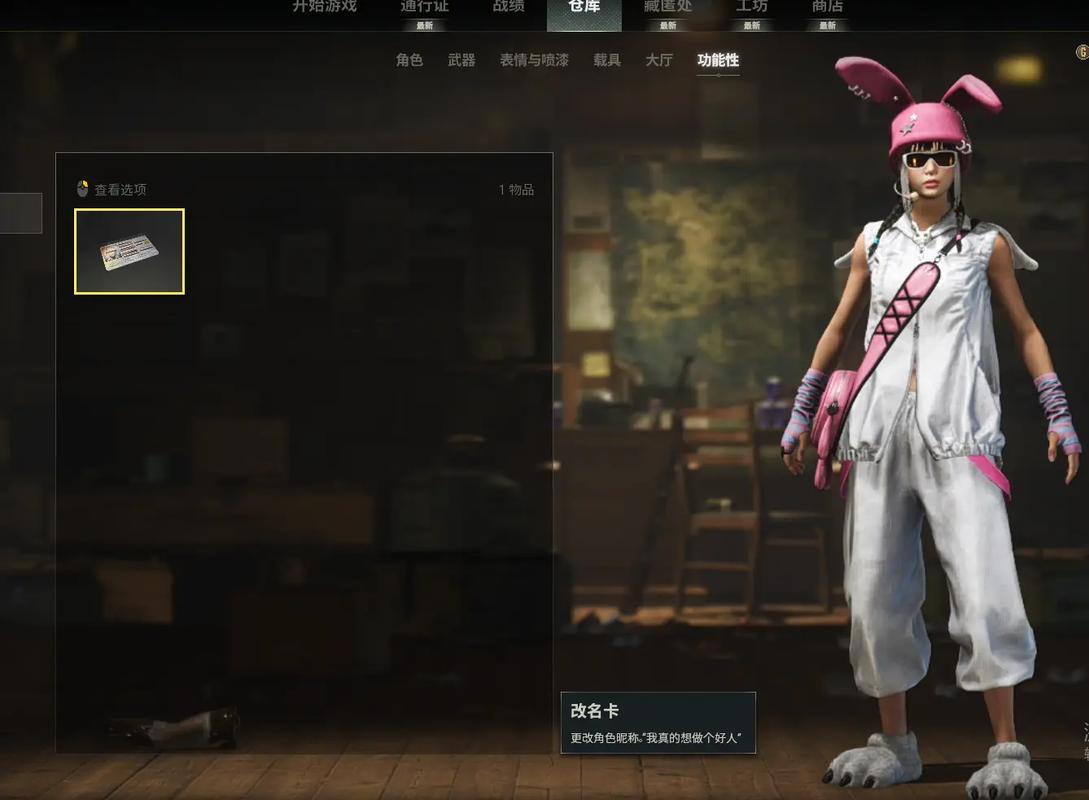Show the 武器 weapons tab
The image size is (1089, 800).
point(462,60)
